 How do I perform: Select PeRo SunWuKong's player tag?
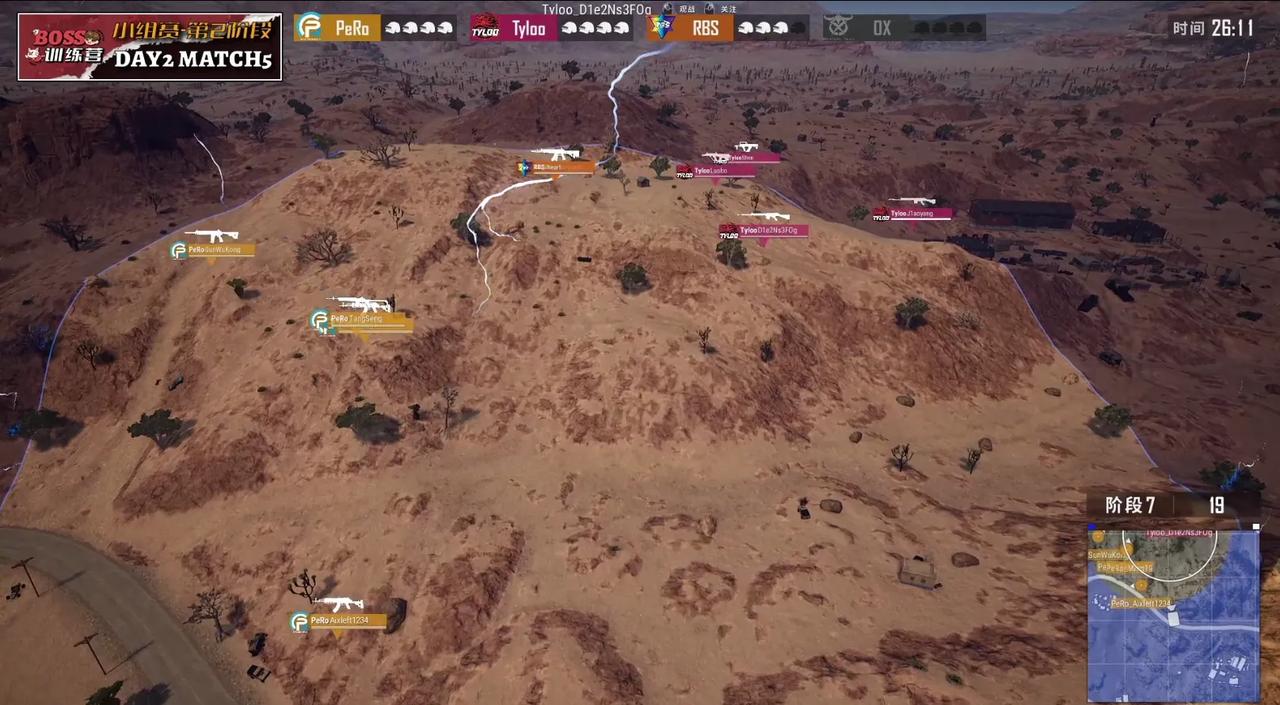pyautogui.click(x=212, y=250)
